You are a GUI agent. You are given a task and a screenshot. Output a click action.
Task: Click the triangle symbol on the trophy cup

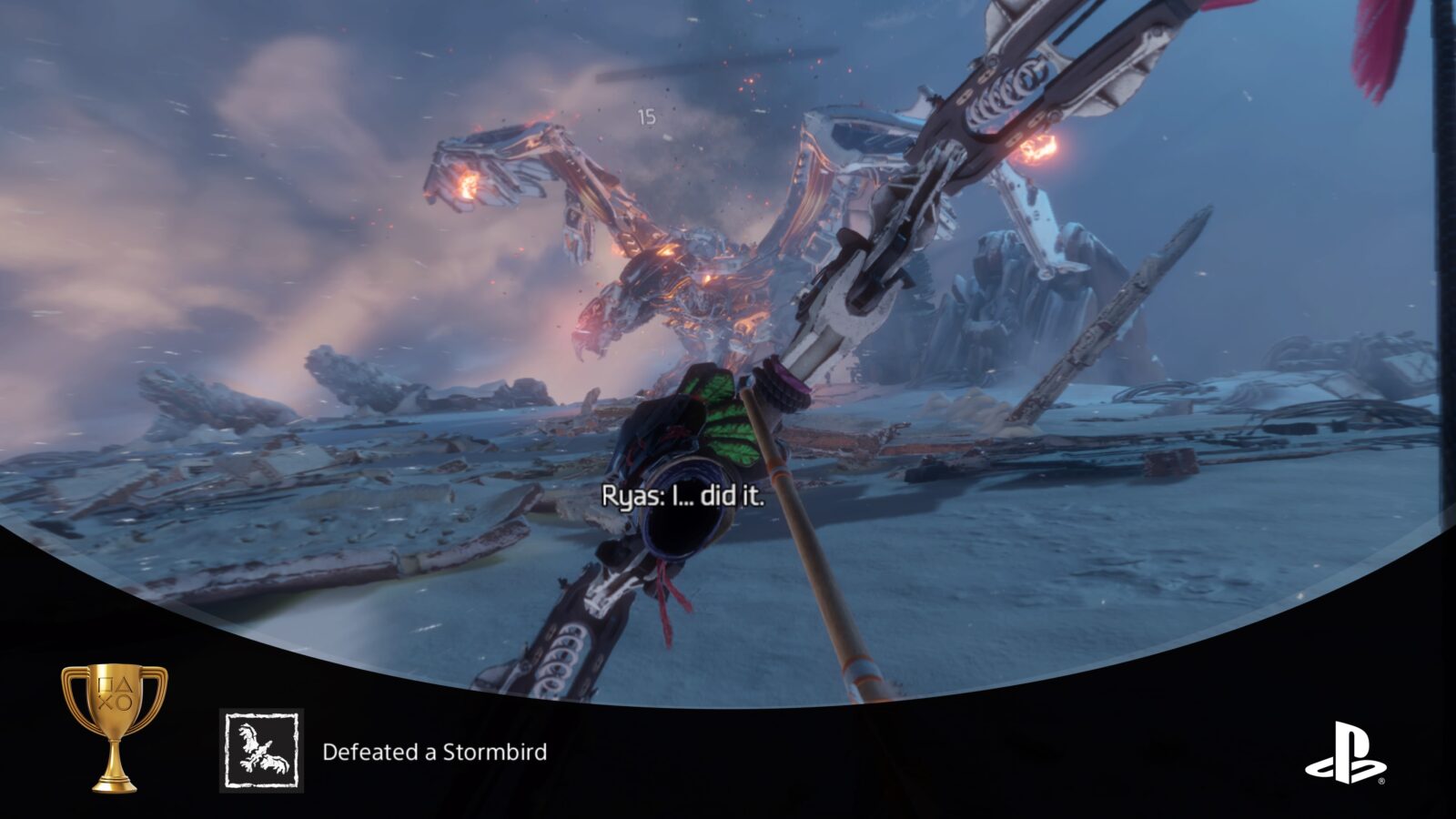pyautogui.click(x=126, y=685)
